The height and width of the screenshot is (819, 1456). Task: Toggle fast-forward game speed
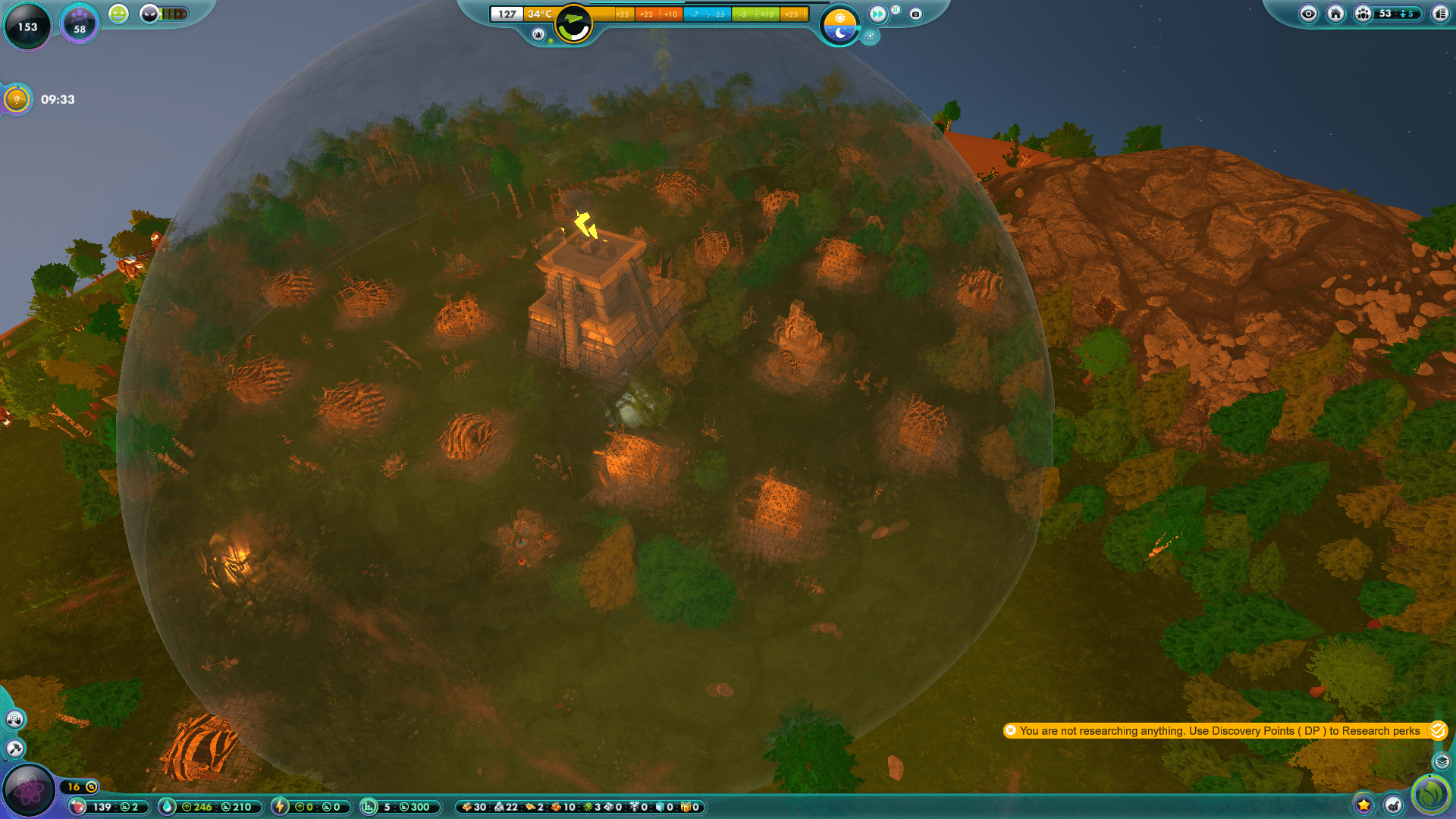pyautogui.click(x=877, y=13)
